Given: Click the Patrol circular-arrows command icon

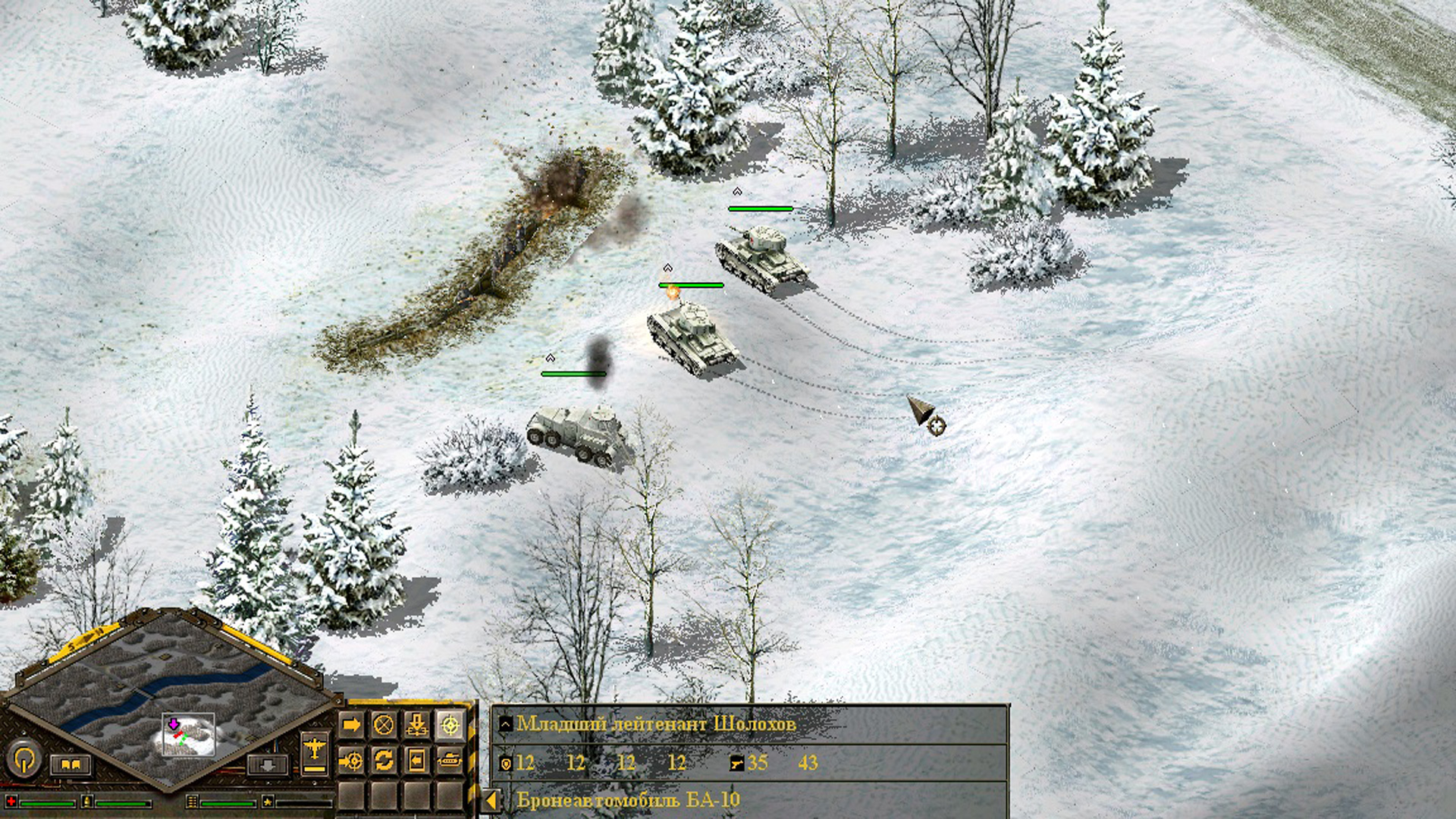Looking at the screenshot, I should pos(384,761).
